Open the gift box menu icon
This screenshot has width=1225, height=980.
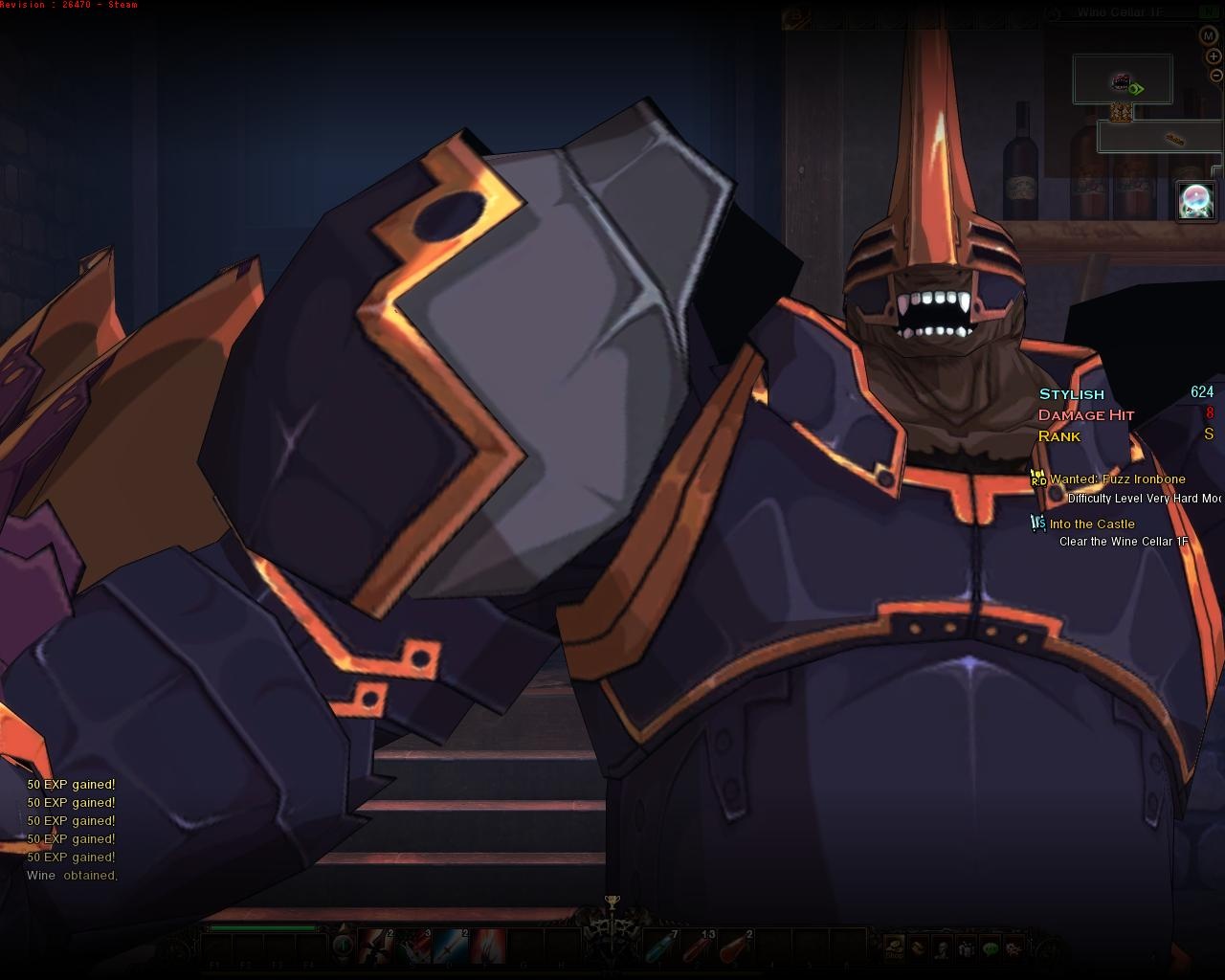coord(967,947)
